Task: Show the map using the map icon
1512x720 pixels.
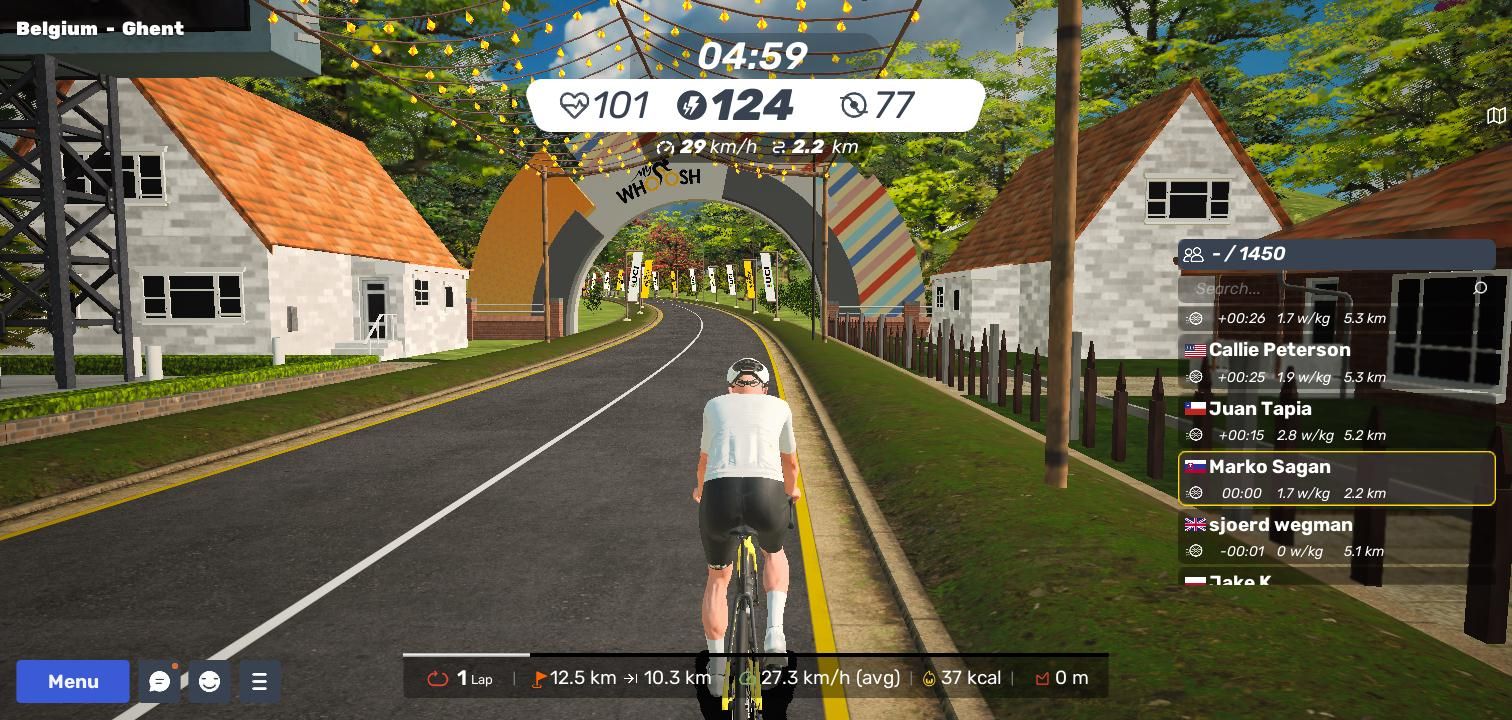Action: click(1496, 116)
